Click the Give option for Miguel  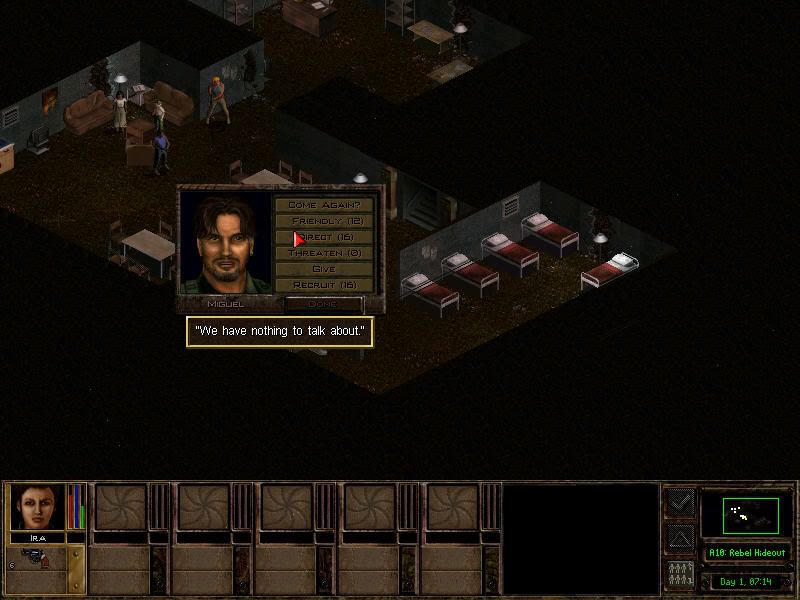pos(323,268)
